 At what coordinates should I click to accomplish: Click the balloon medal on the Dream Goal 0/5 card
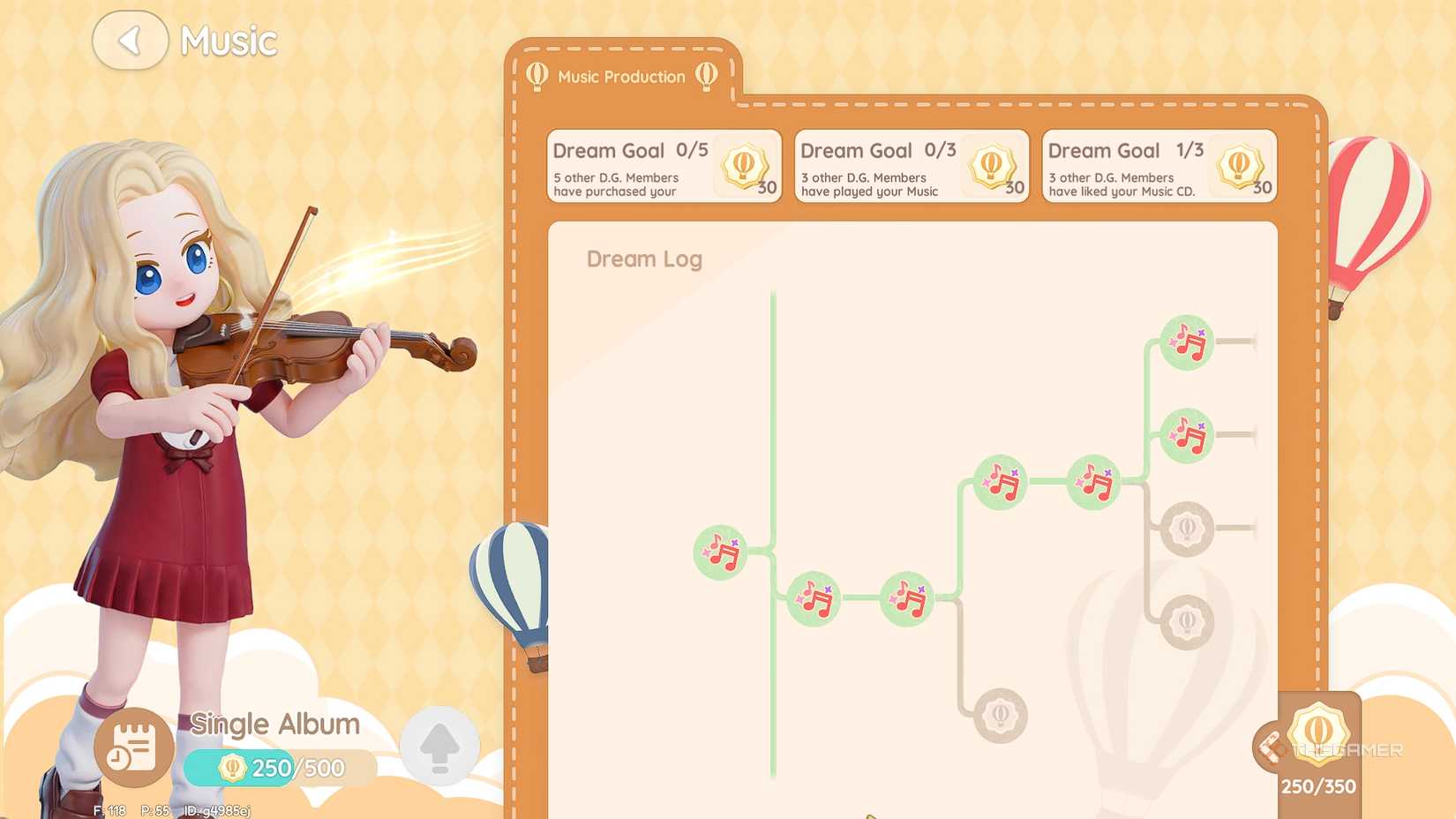742,166
